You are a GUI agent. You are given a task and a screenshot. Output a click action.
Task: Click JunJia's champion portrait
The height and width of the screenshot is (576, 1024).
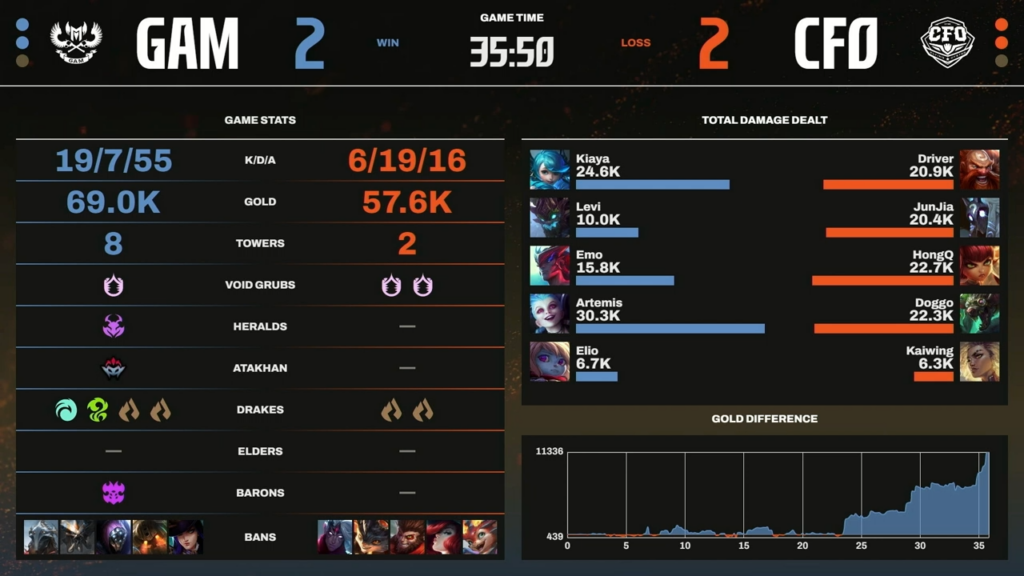[979, 218]
